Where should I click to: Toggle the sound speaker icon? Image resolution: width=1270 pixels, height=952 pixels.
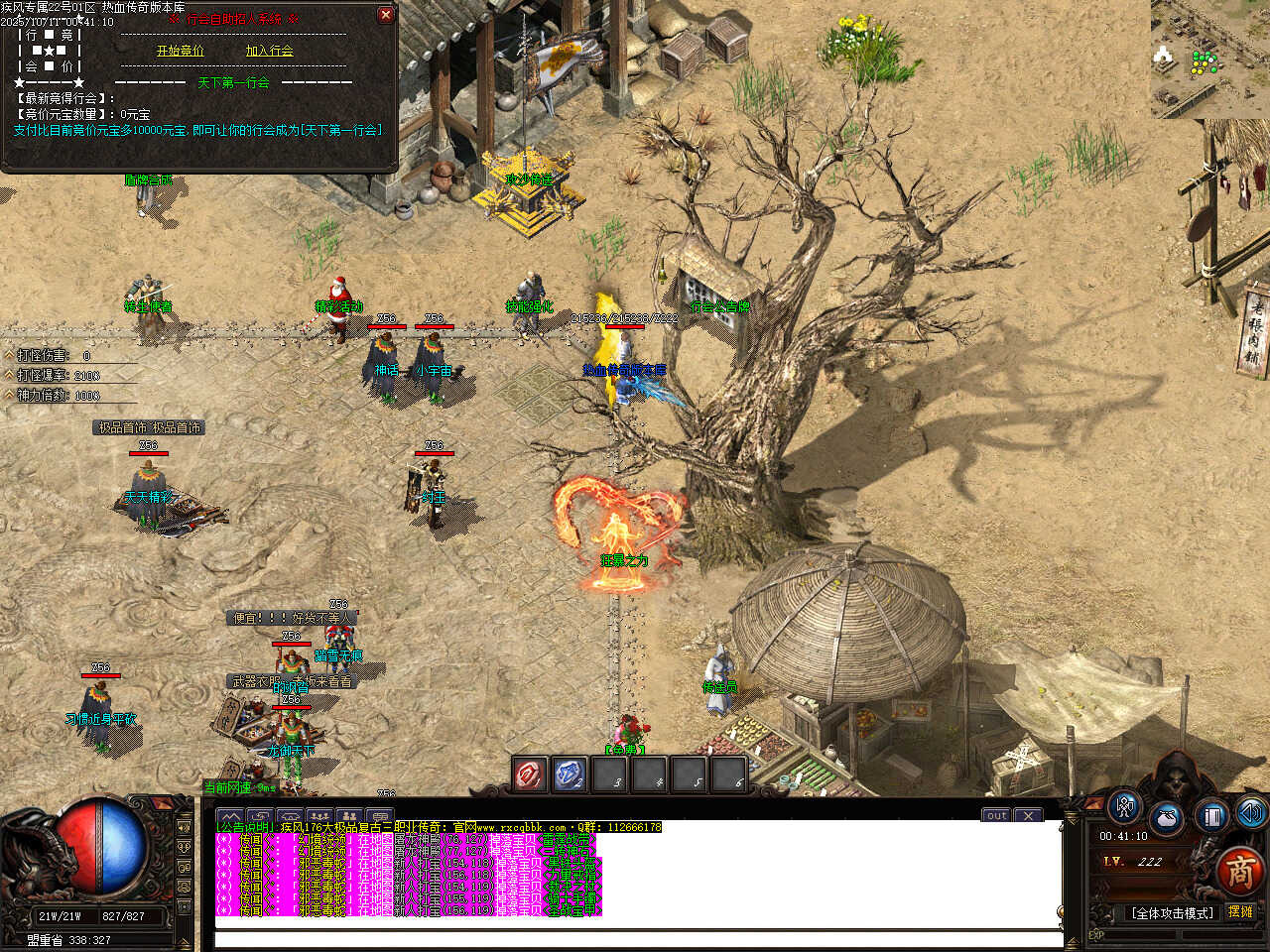coord(1250,814)
